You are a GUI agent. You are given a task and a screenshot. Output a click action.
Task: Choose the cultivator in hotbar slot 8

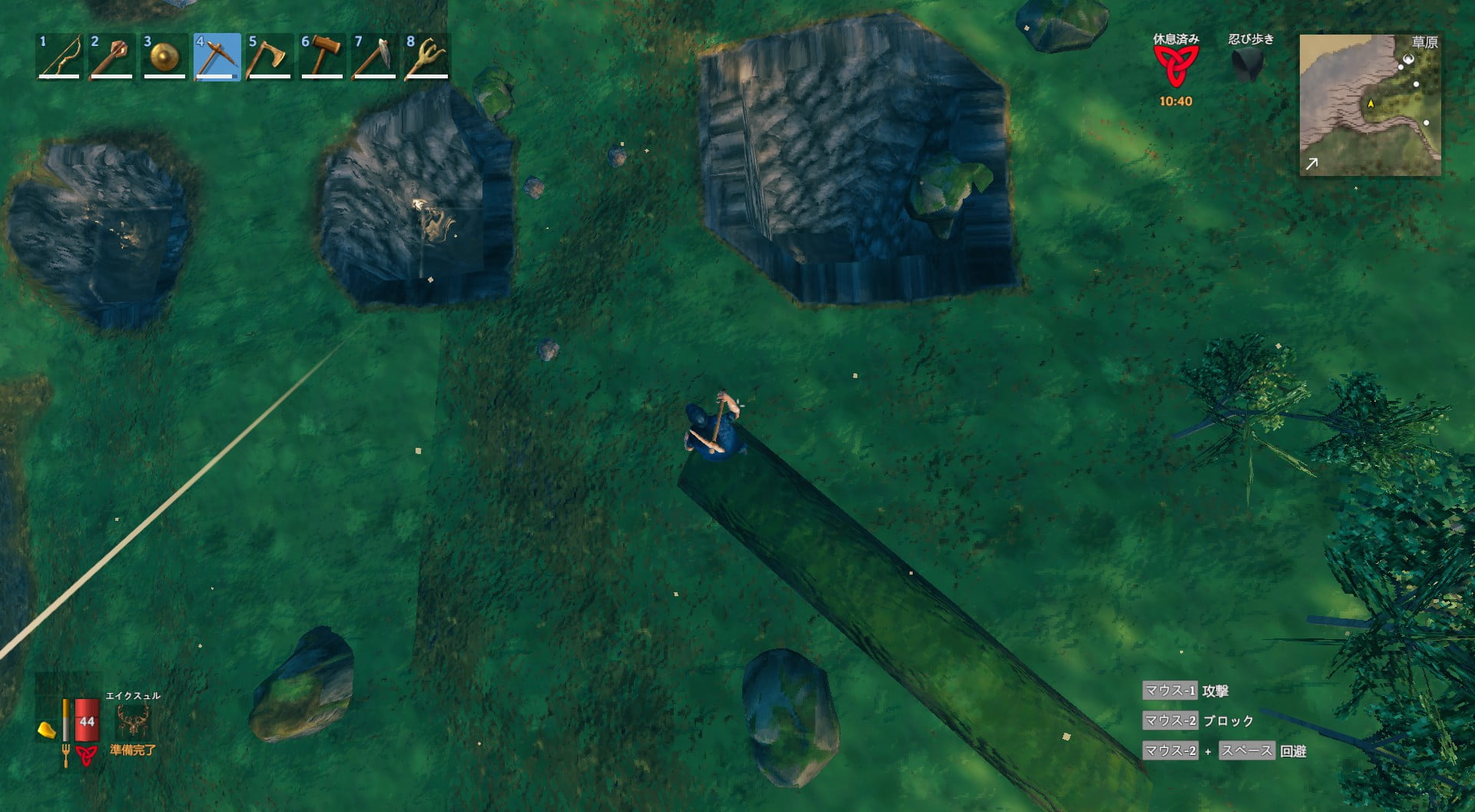point(426,57)
